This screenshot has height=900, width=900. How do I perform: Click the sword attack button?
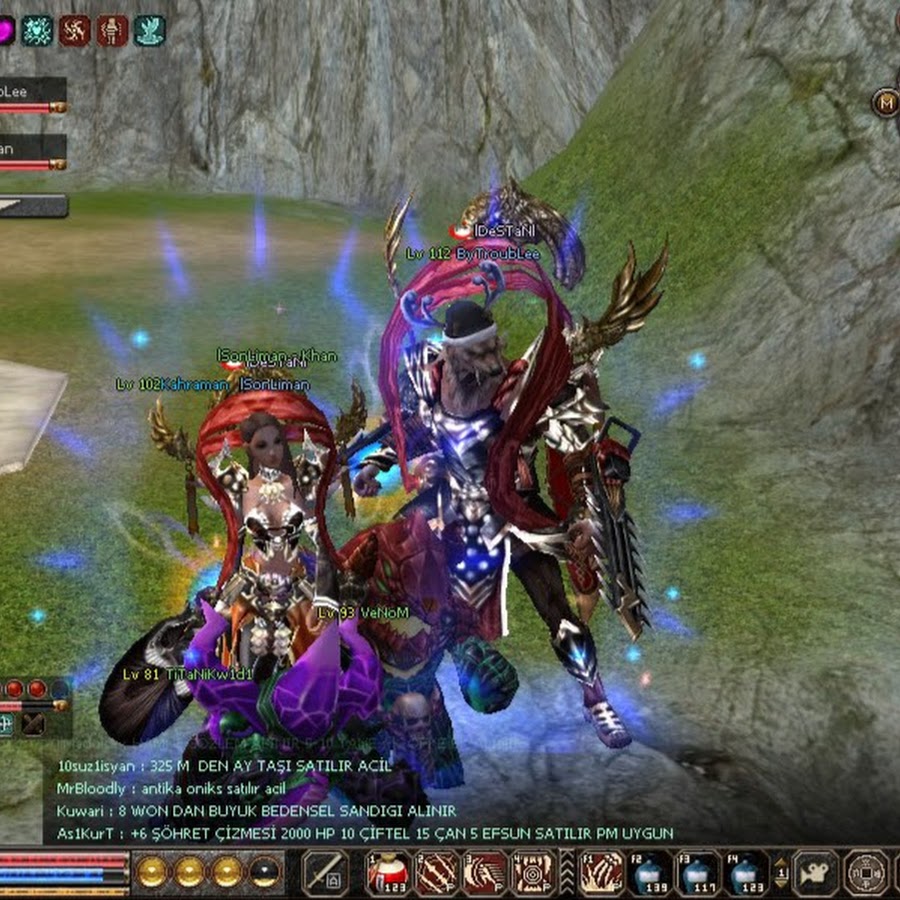click(325, 872)
